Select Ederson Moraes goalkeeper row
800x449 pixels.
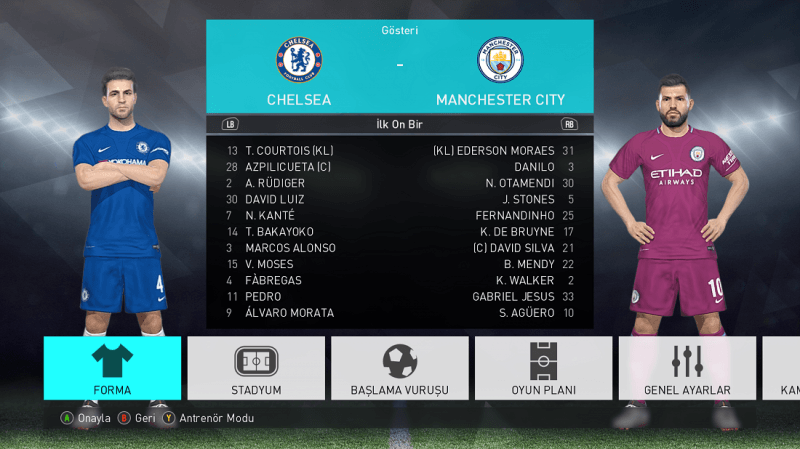[494, 150]
